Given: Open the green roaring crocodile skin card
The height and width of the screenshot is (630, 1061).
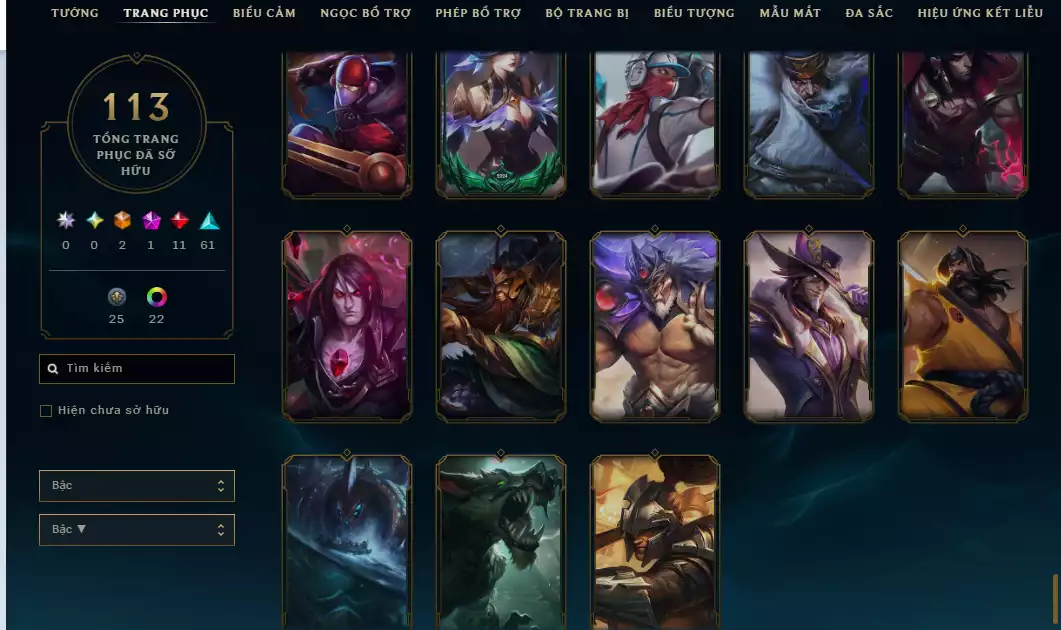Looking at the screenshot, I should tap(501, 542).
